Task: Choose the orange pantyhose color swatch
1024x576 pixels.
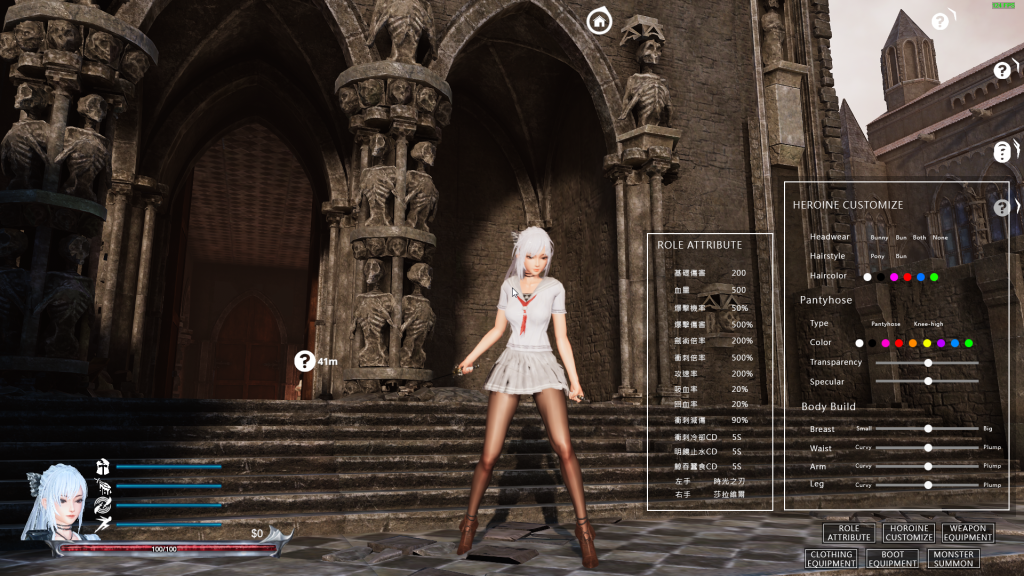Action: [913, 343]
